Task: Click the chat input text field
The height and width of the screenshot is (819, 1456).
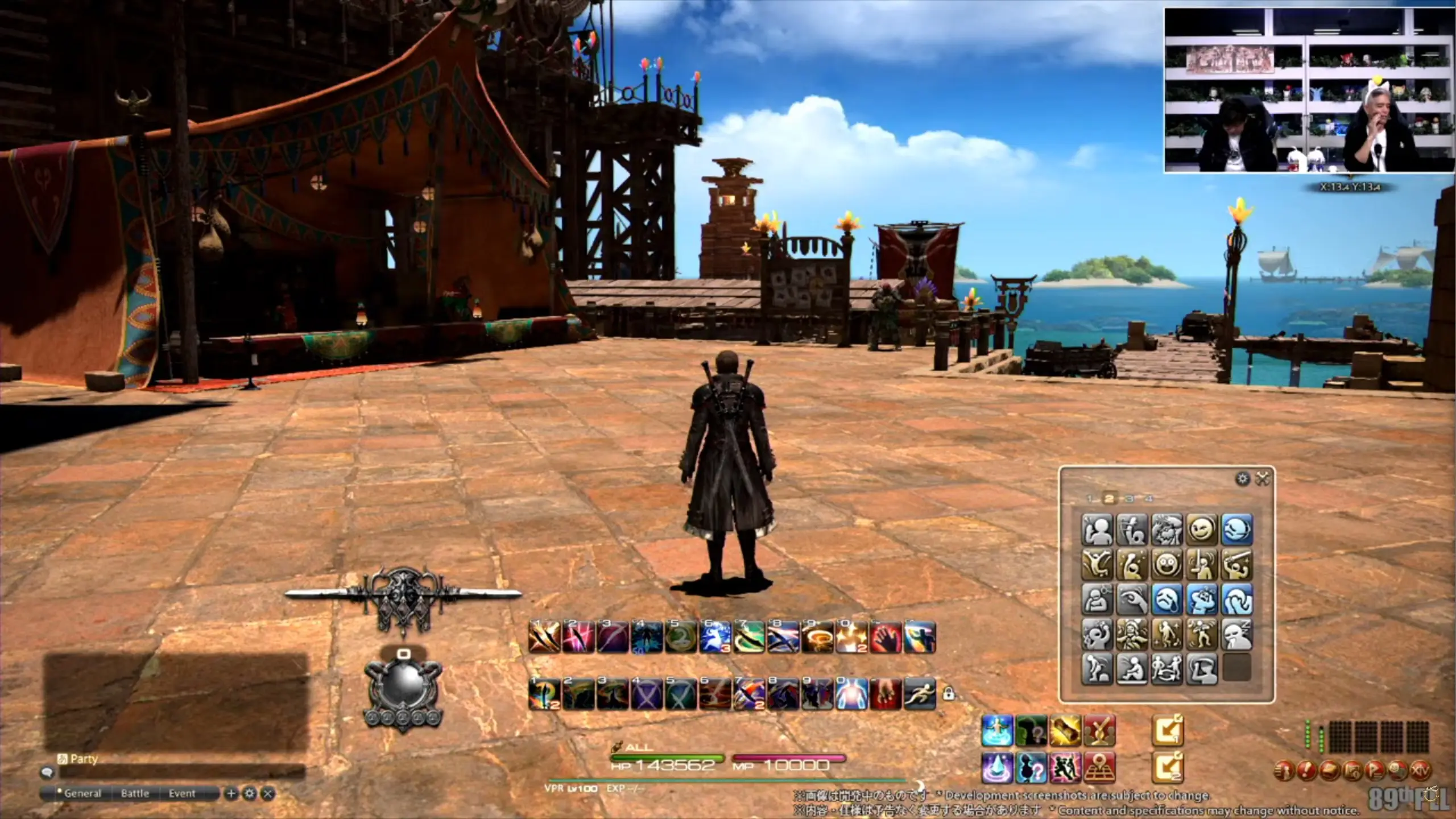Action: pyautogui.click(x=182, y=772)
